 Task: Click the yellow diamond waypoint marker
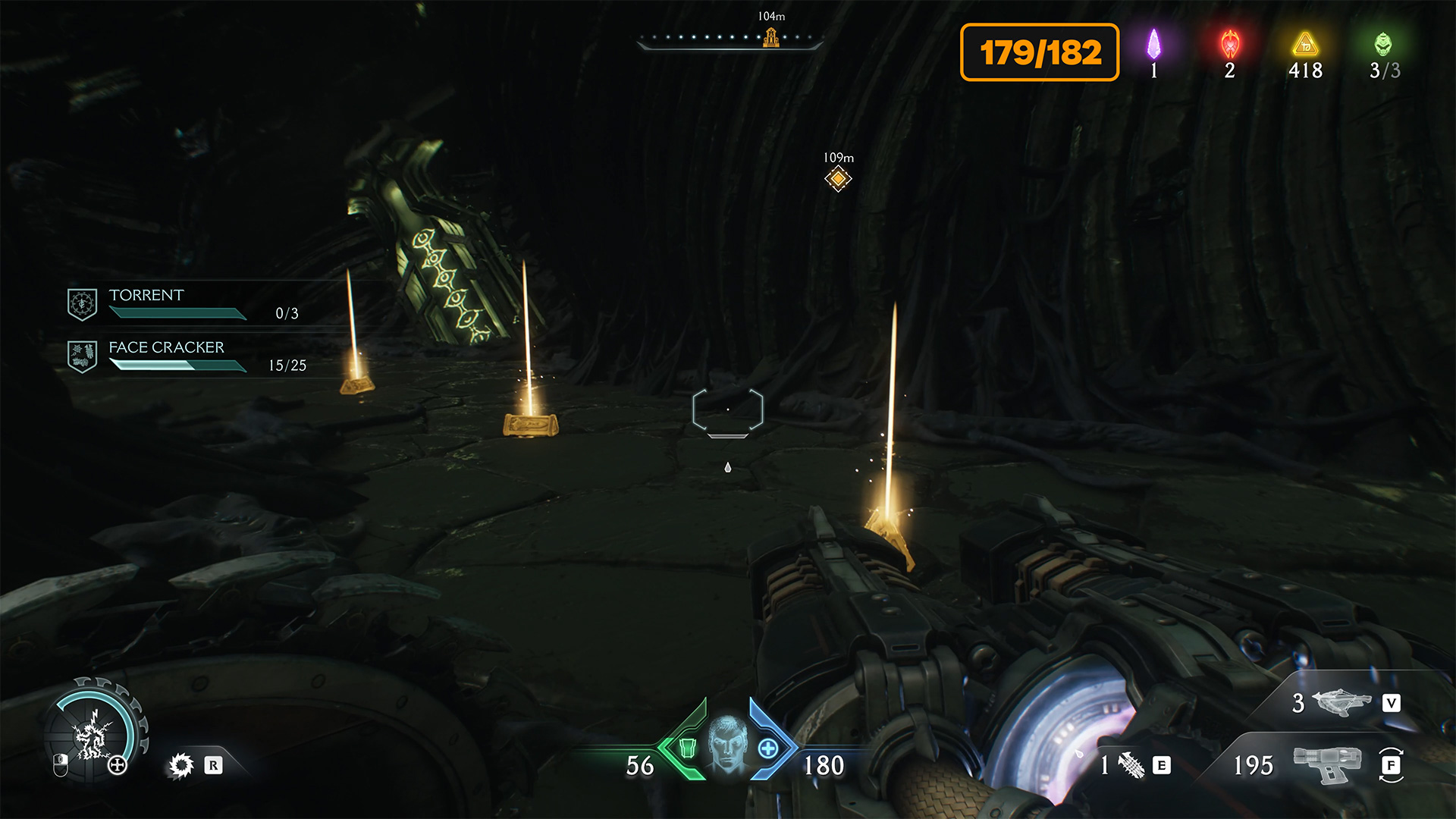point(838,179)
